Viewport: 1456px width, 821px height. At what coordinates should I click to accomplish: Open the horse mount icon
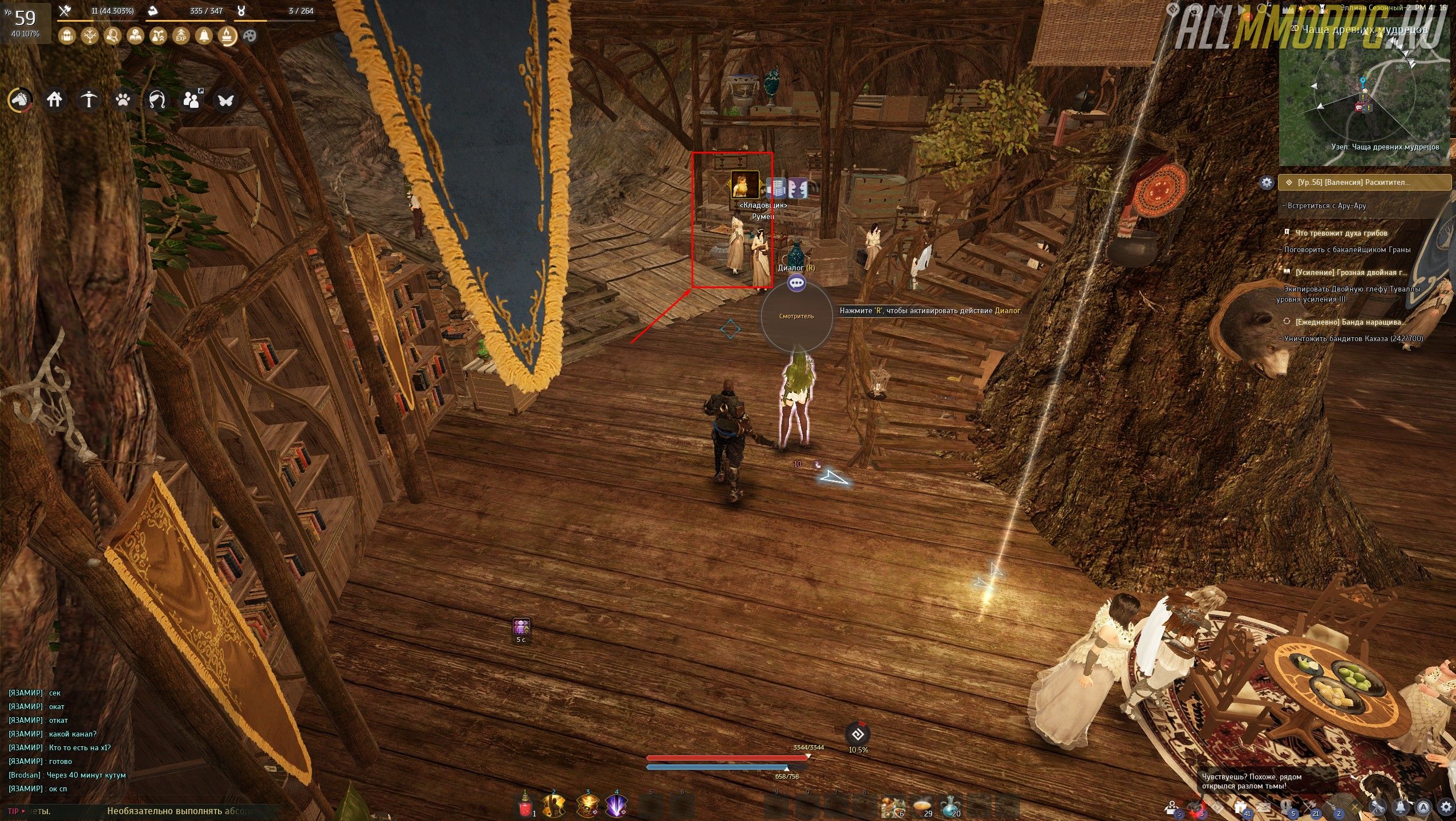tap(19, 100)
